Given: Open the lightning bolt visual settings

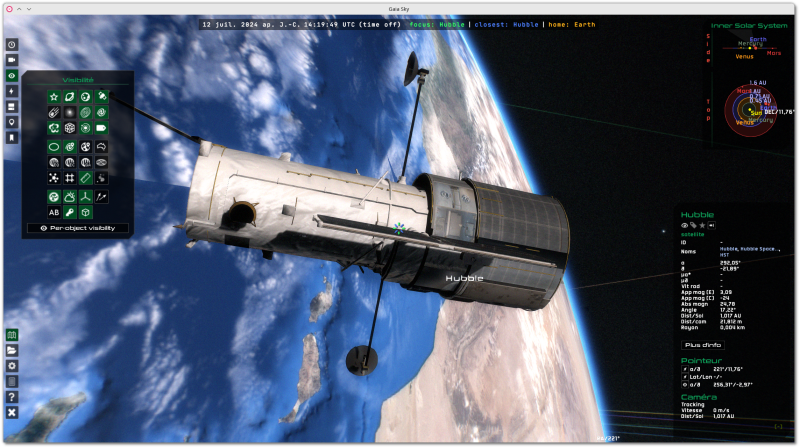Looking at the screenshot, I should 12,91.
